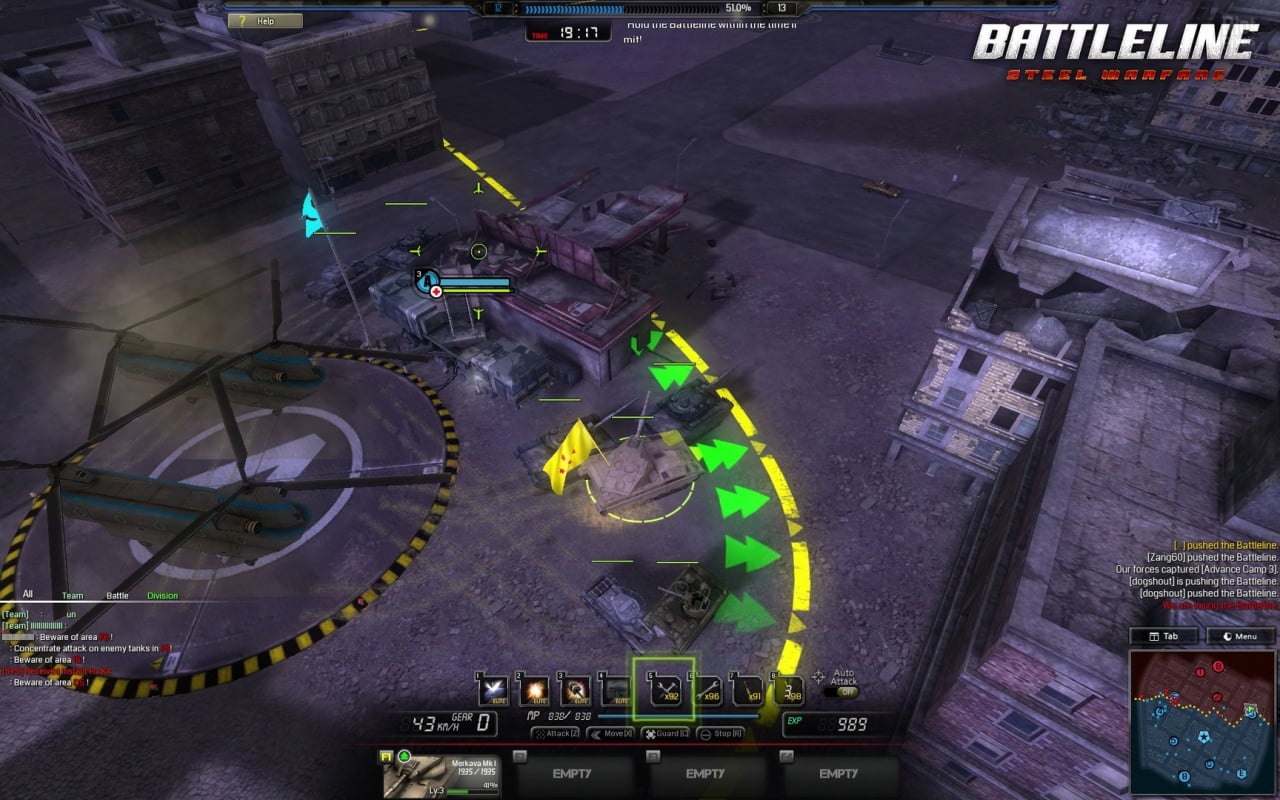The width and height of the screenshot is (1280, 800).
Task: Select the All chat tab
Action: point(28,595)
